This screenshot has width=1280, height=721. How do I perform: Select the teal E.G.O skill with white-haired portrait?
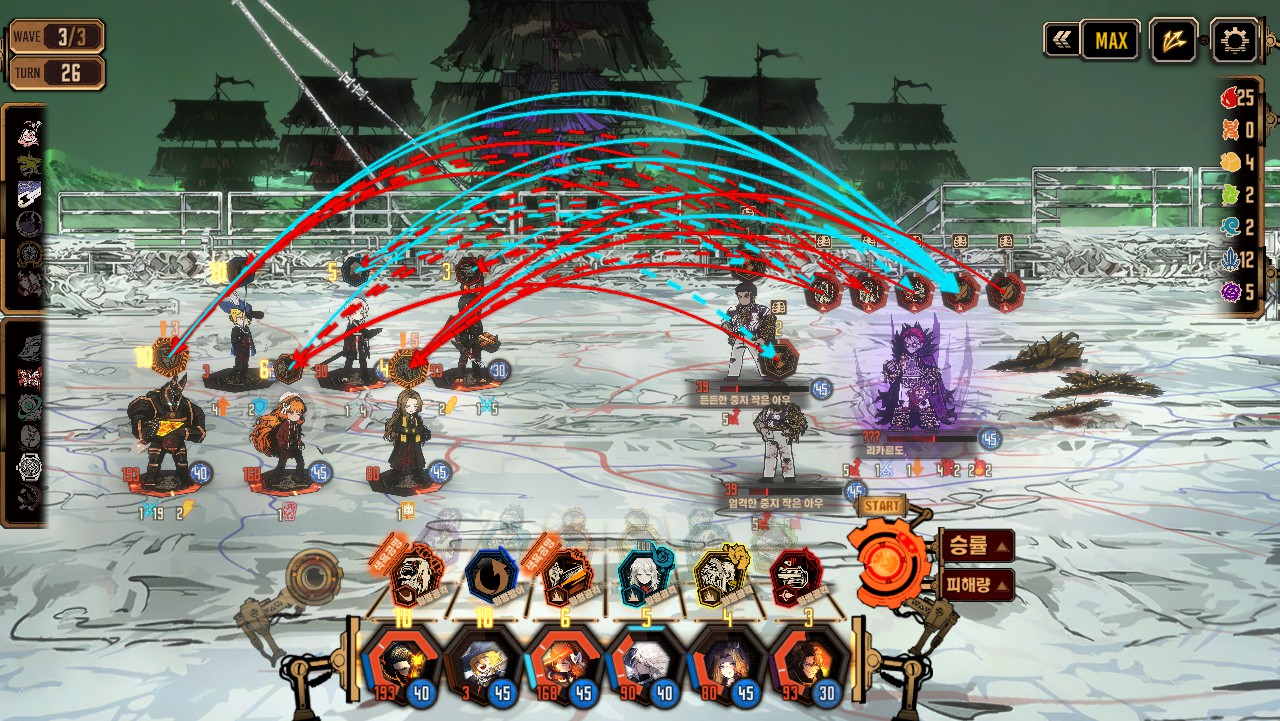click(645, 578)
